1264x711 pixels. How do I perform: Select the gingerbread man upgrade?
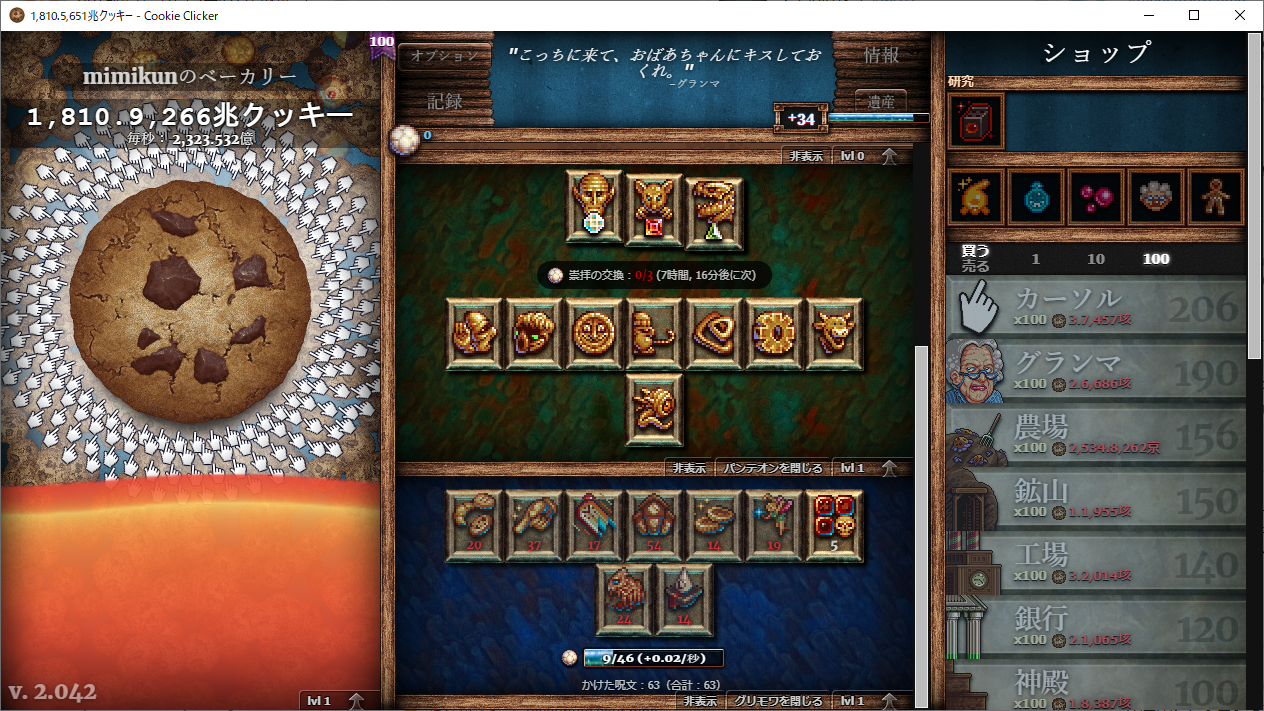click(1216, 197)
